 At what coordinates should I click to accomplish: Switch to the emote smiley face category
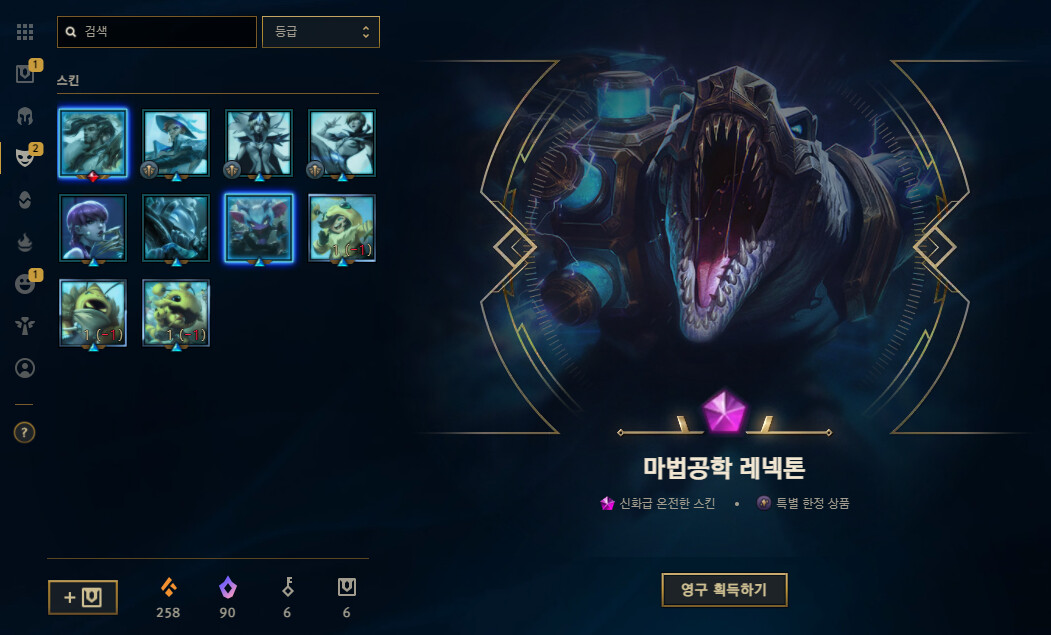click(x=25, y=283)
